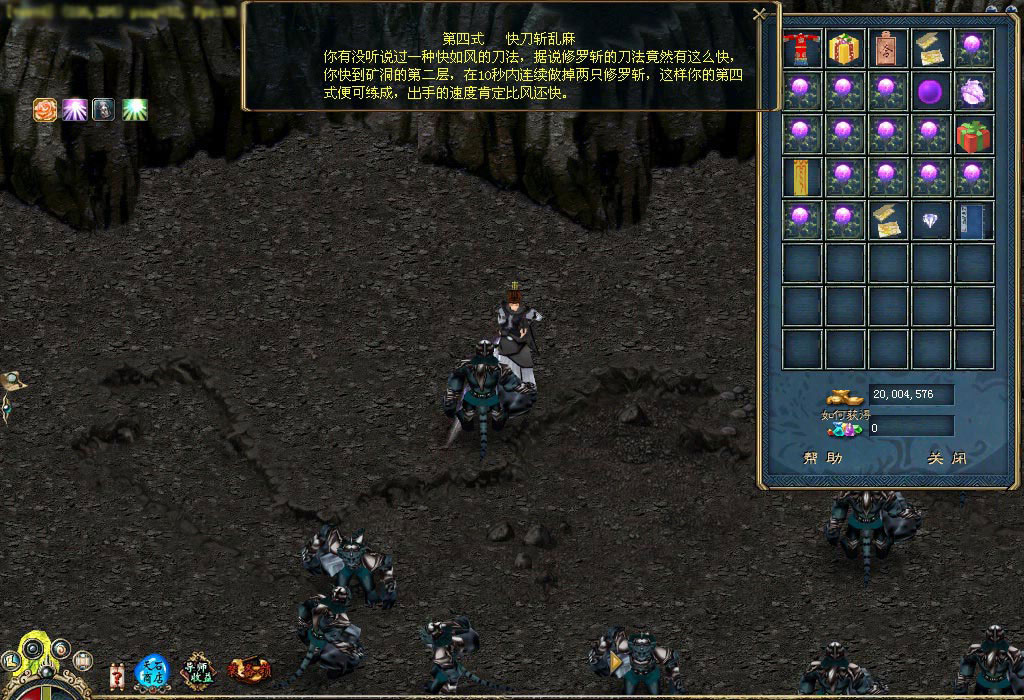This screenshot has width=1024, height=700.
Task: Select the yellow gift box item
Action: 845,48
